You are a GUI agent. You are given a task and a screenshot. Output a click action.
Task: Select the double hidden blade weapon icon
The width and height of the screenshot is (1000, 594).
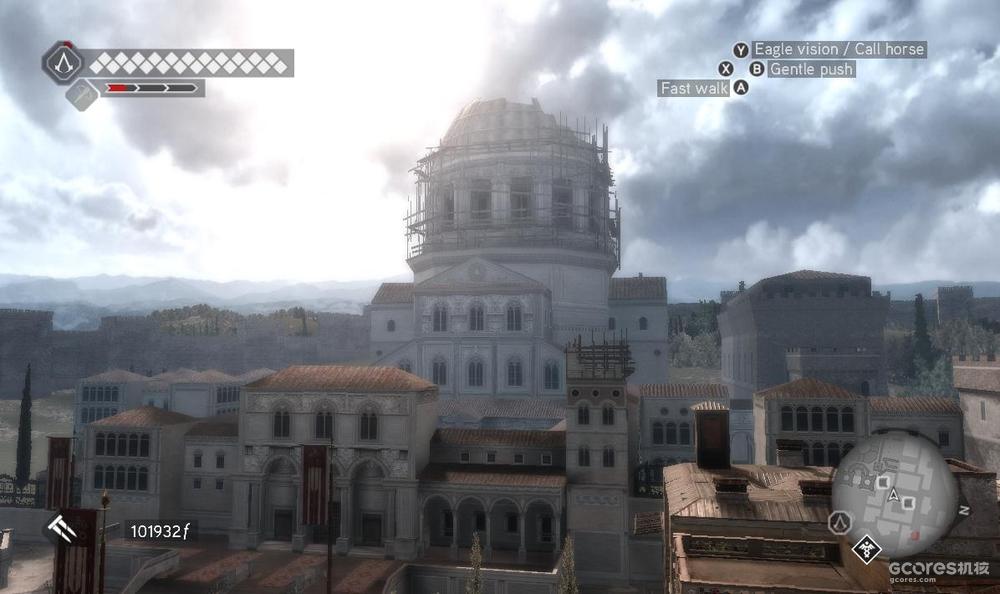62,528
